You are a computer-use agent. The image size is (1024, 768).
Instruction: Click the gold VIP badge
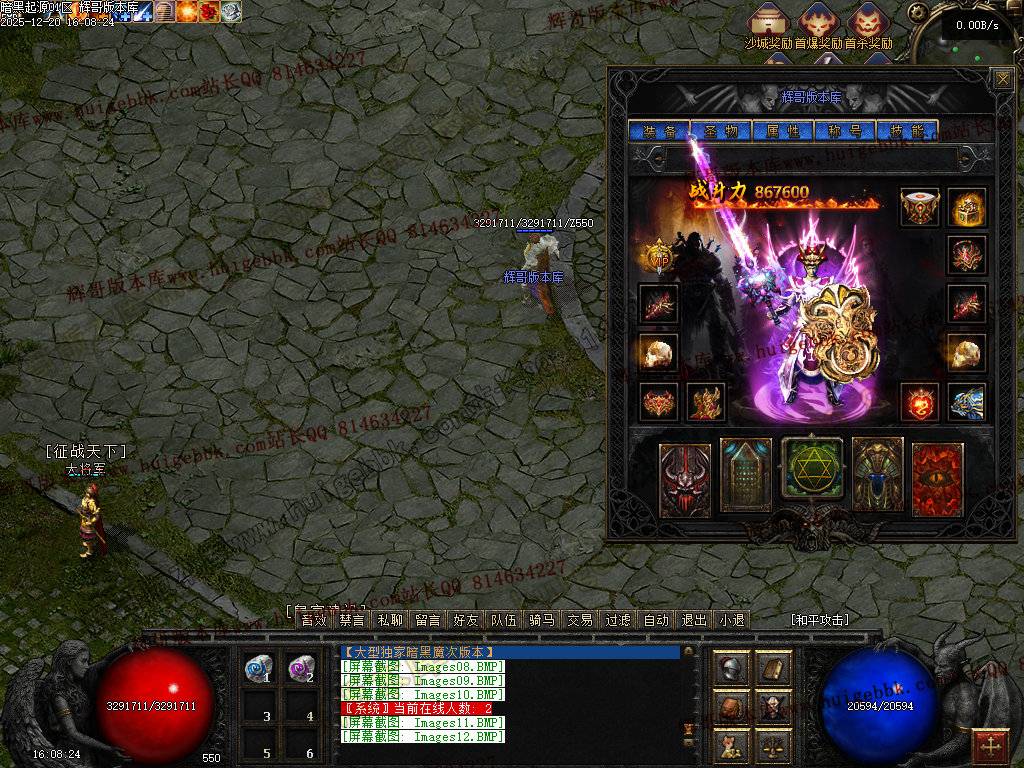coord(658,257)
